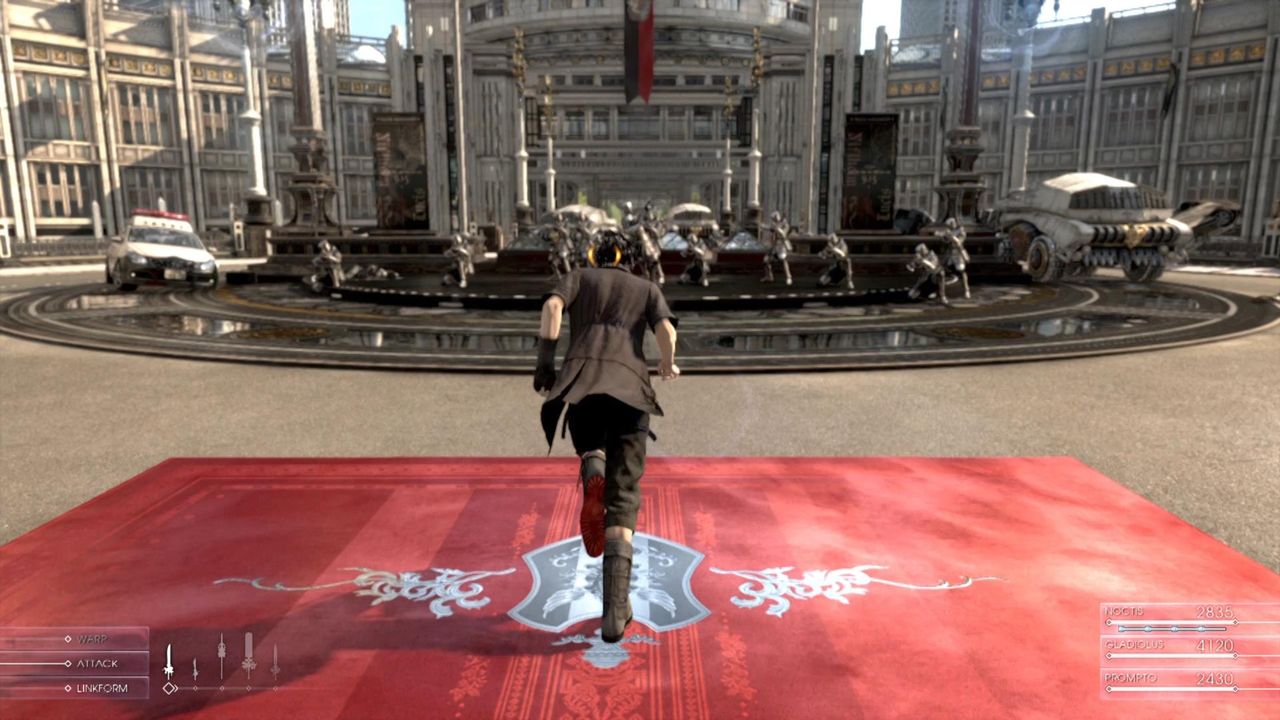This screenshot has width=1280, height=720.
Task: Select the glowing katana weapon icon
Action: [168, 658]
